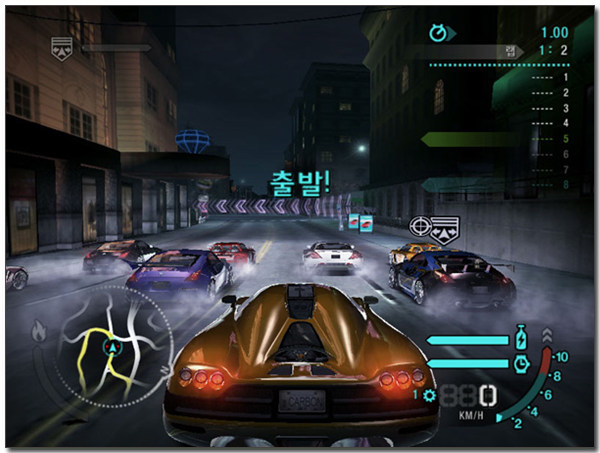This screenshot has height=453, width=600.
Task: Click the gear indicator cog icon
Action: click(430, 395)
